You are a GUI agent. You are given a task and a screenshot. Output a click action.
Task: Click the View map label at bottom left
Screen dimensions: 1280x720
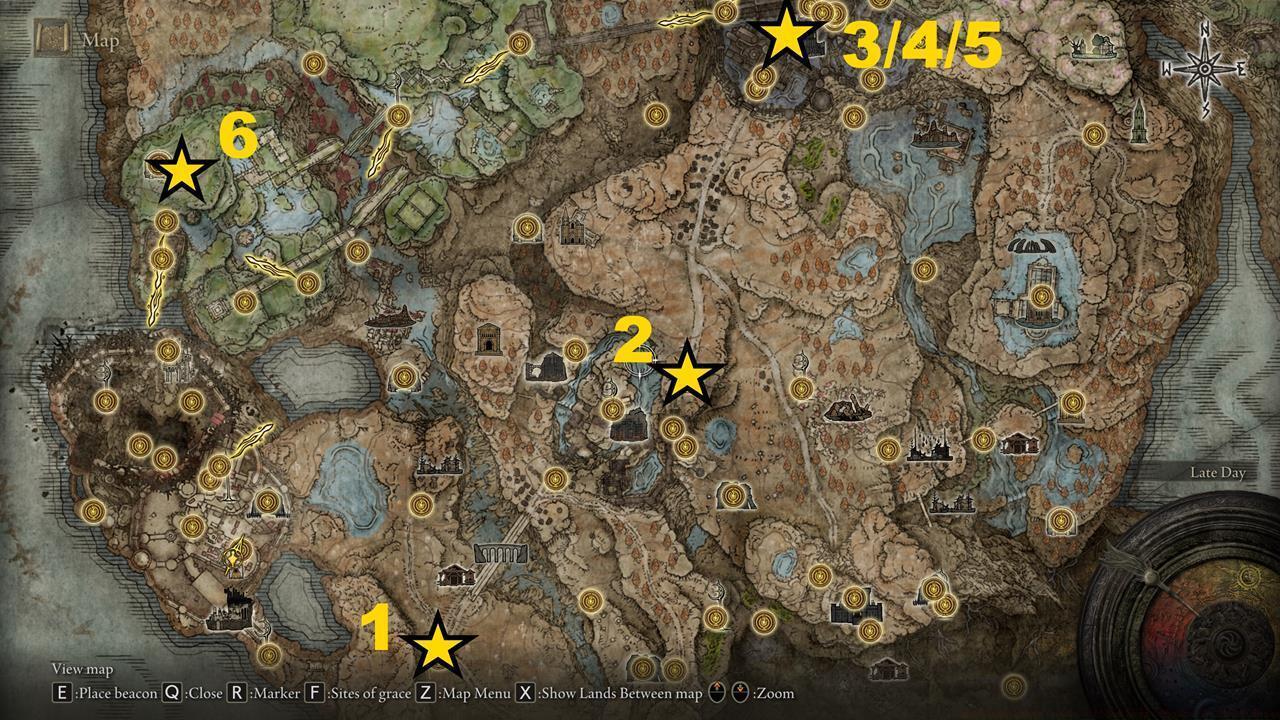82,668
